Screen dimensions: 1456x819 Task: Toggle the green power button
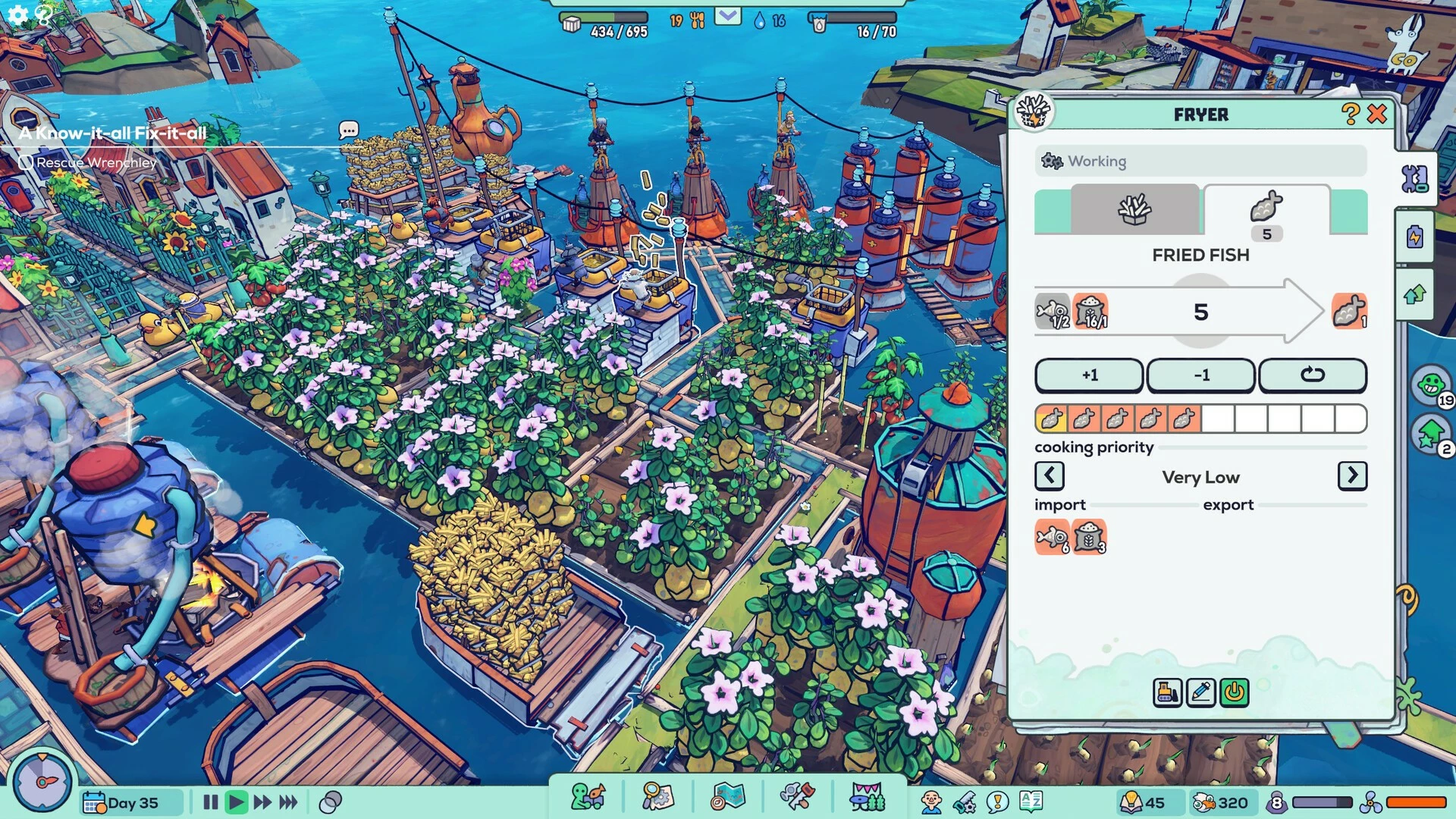coord(1235,692)
